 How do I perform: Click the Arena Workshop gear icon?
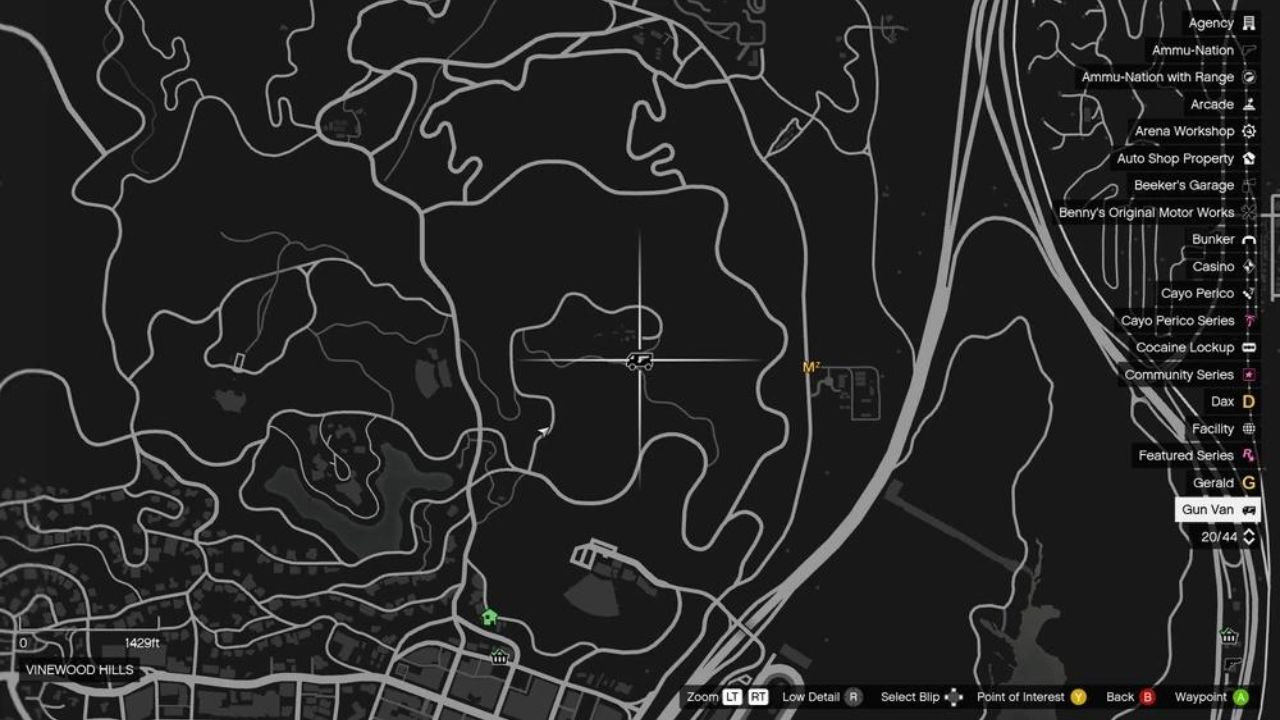(x=1247, y=131)
